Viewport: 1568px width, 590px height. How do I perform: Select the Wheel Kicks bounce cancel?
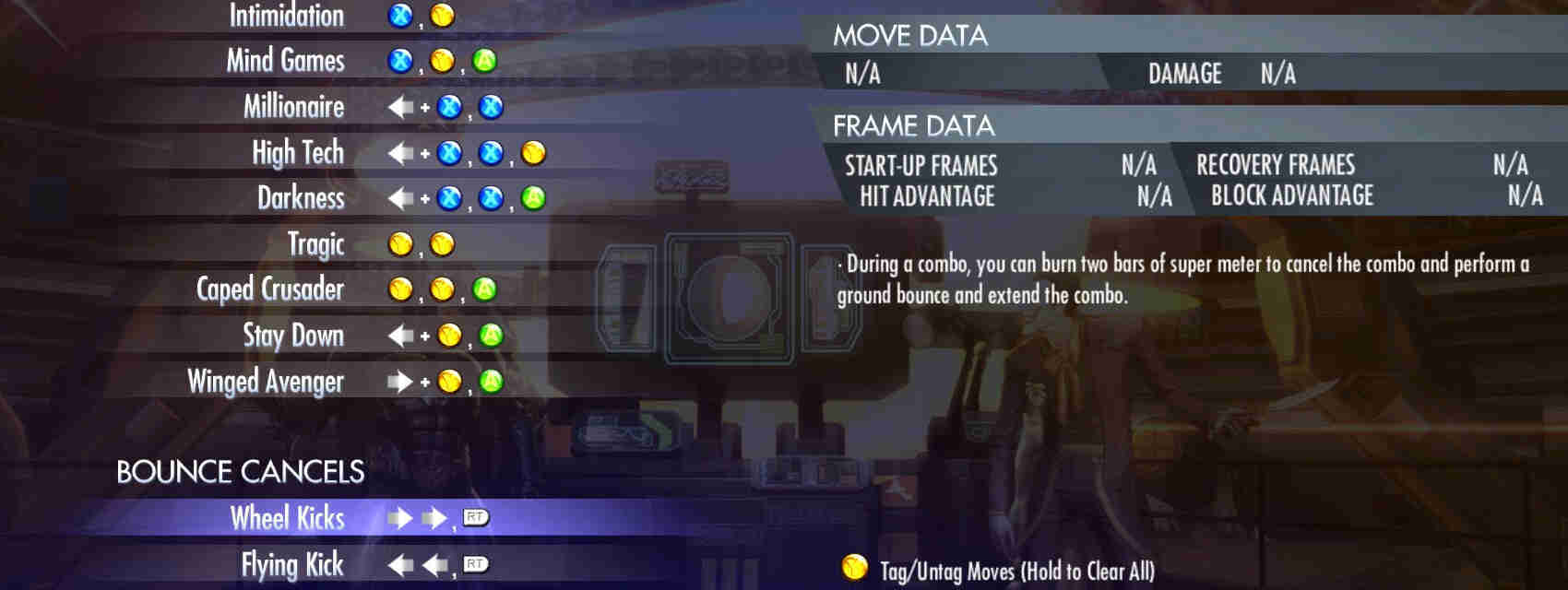tap(287, 518)
